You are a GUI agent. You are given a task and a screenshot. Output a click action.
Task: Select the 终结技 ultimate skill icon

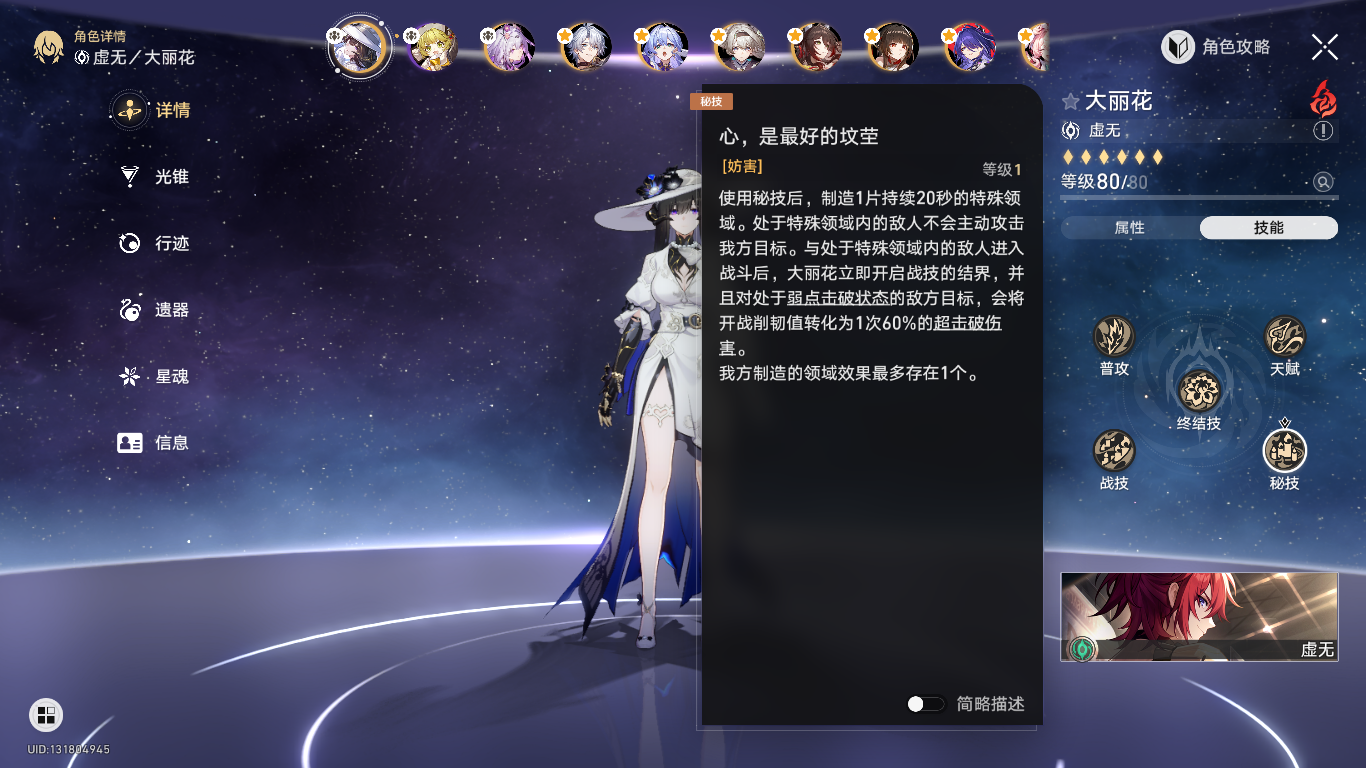point(1200,390)
